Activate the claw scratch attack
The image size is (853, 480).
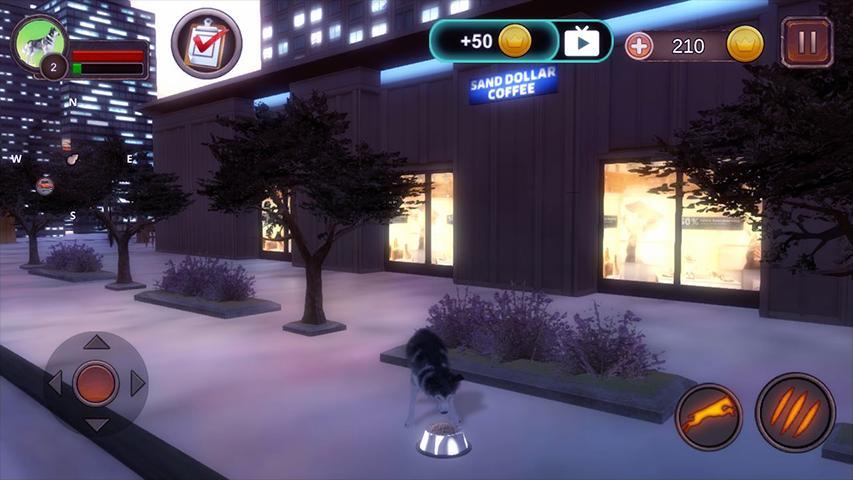[795, 412]
